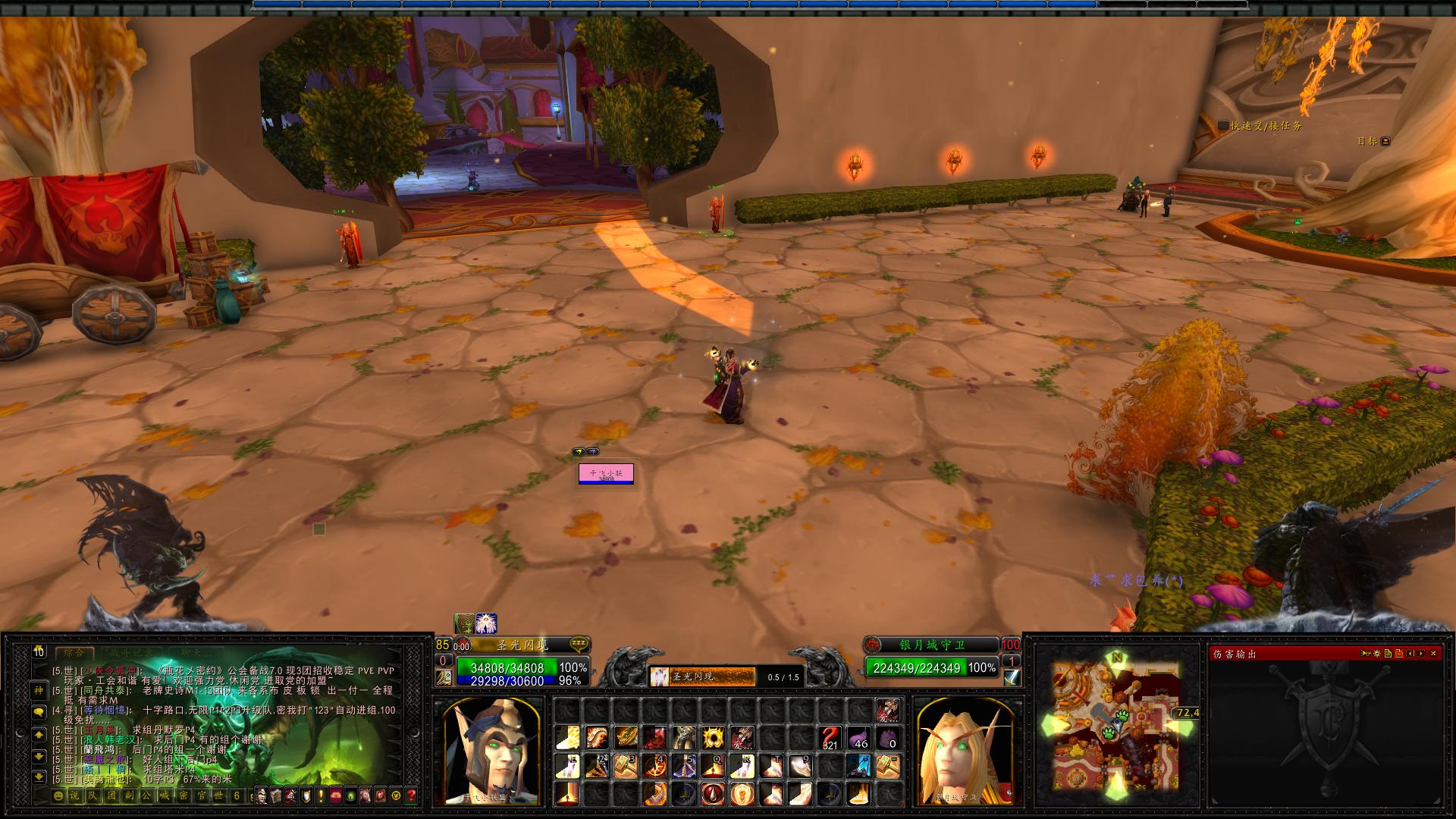Click the 世 world channel button
This screenshot has height=819, width=1456.
[x=219, y=795]
